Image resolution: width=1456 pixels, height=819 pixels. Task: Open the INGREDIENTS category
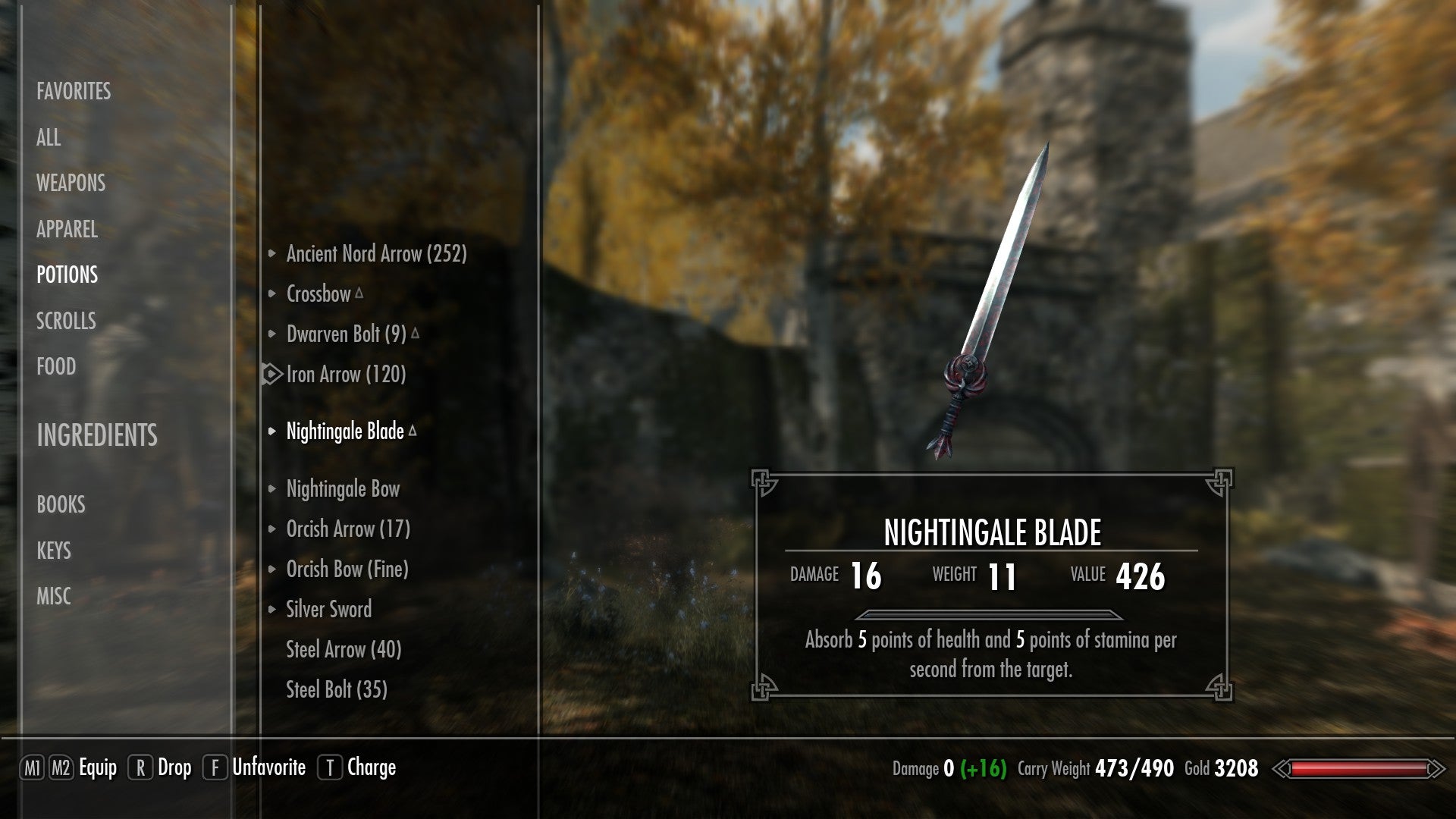pyautogui.click(x=98, y=436)
